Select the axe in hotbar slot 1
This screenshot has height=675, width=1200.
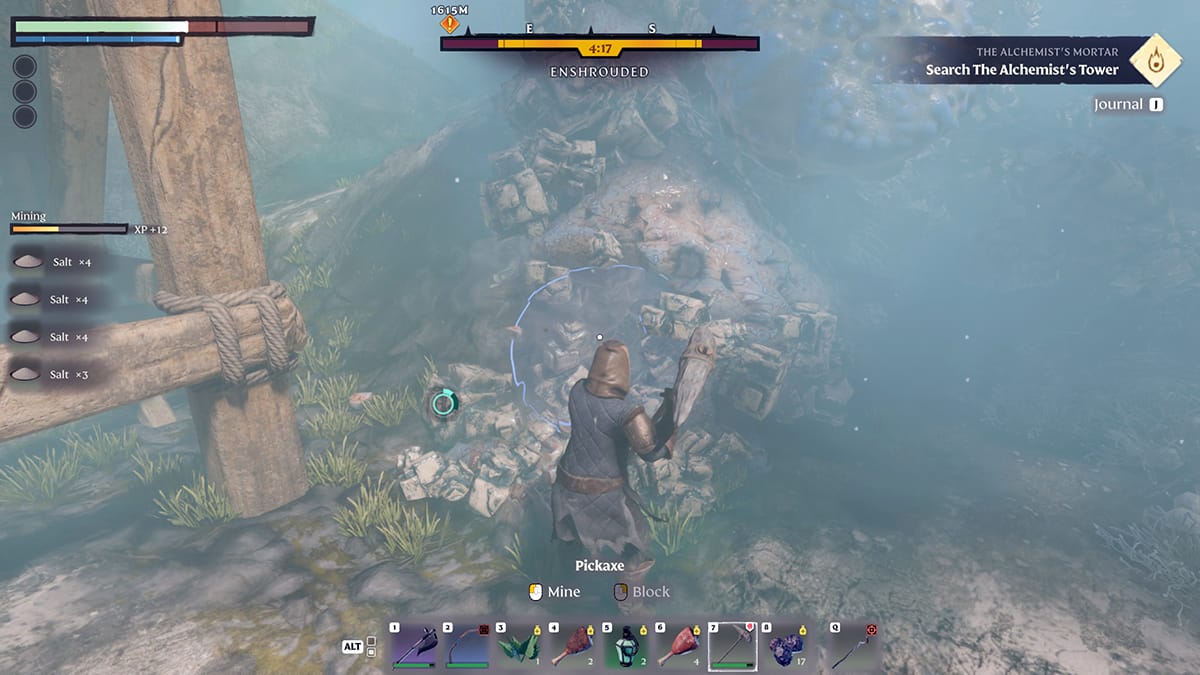[413, 646]
